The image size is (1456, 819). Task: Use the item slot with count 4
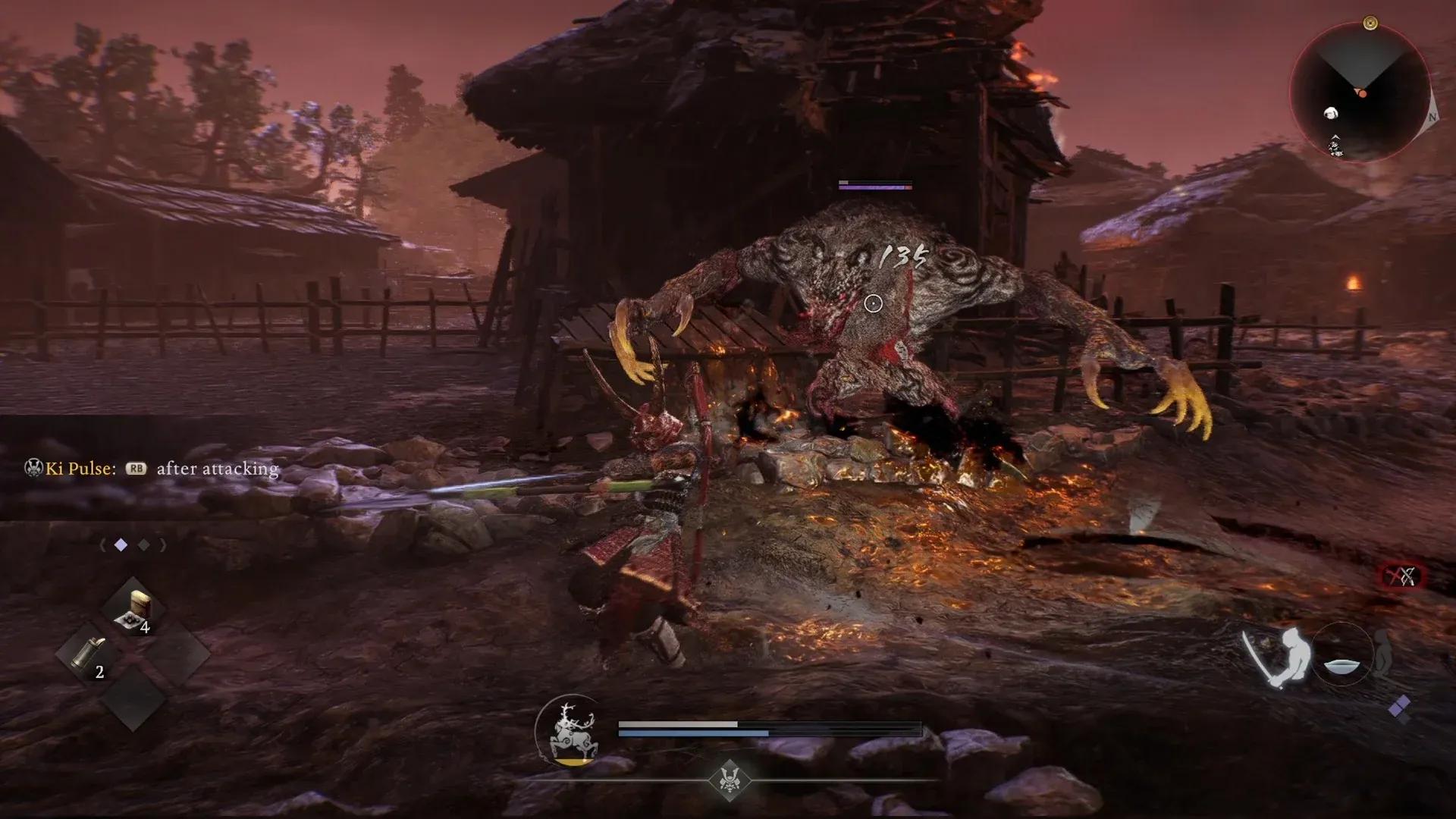(x=133, y=610)
